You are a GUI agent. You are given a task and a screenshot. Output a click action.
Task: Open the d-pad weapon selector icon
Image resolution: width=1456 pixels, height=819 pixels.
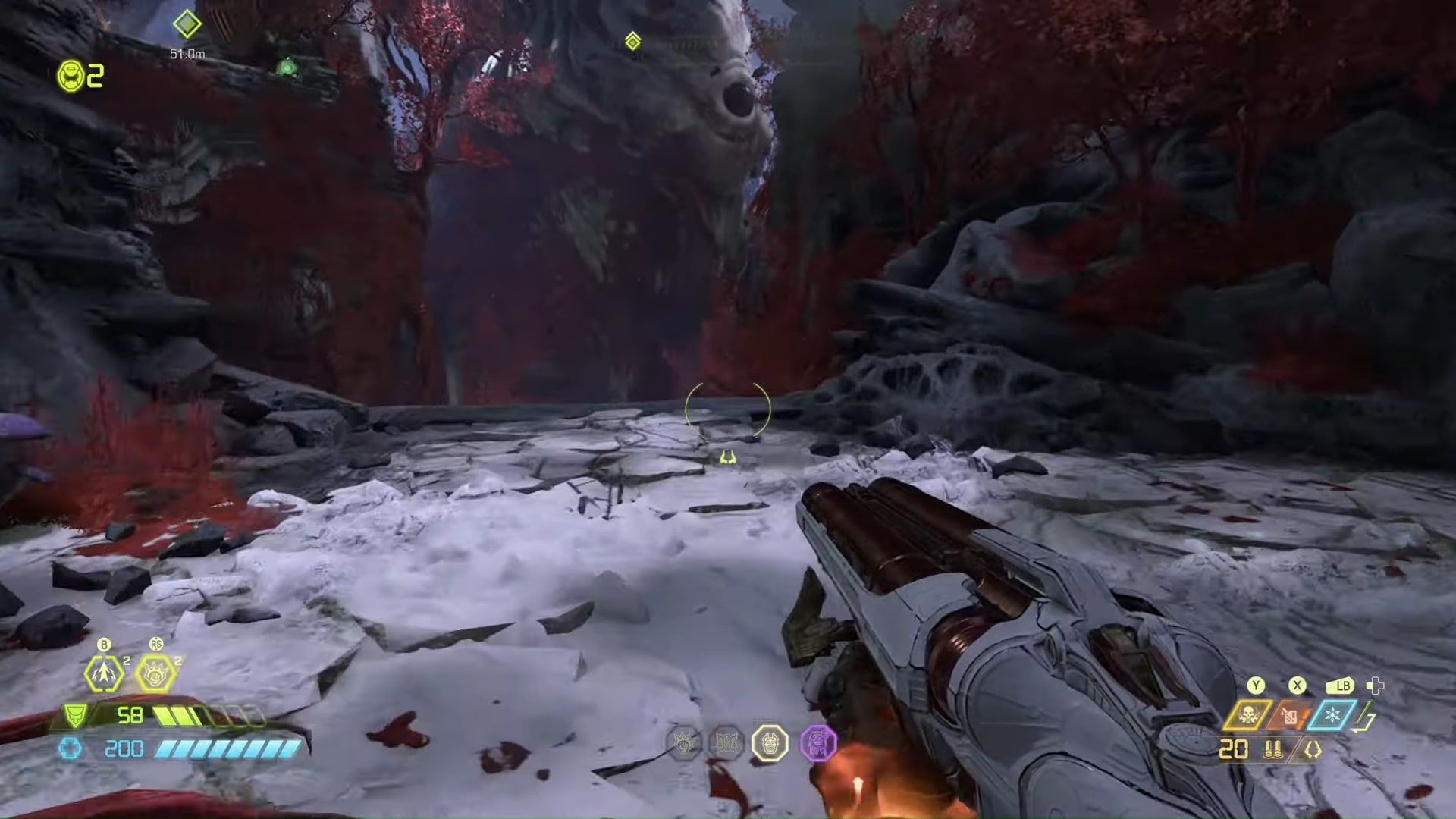[1374, 687]
